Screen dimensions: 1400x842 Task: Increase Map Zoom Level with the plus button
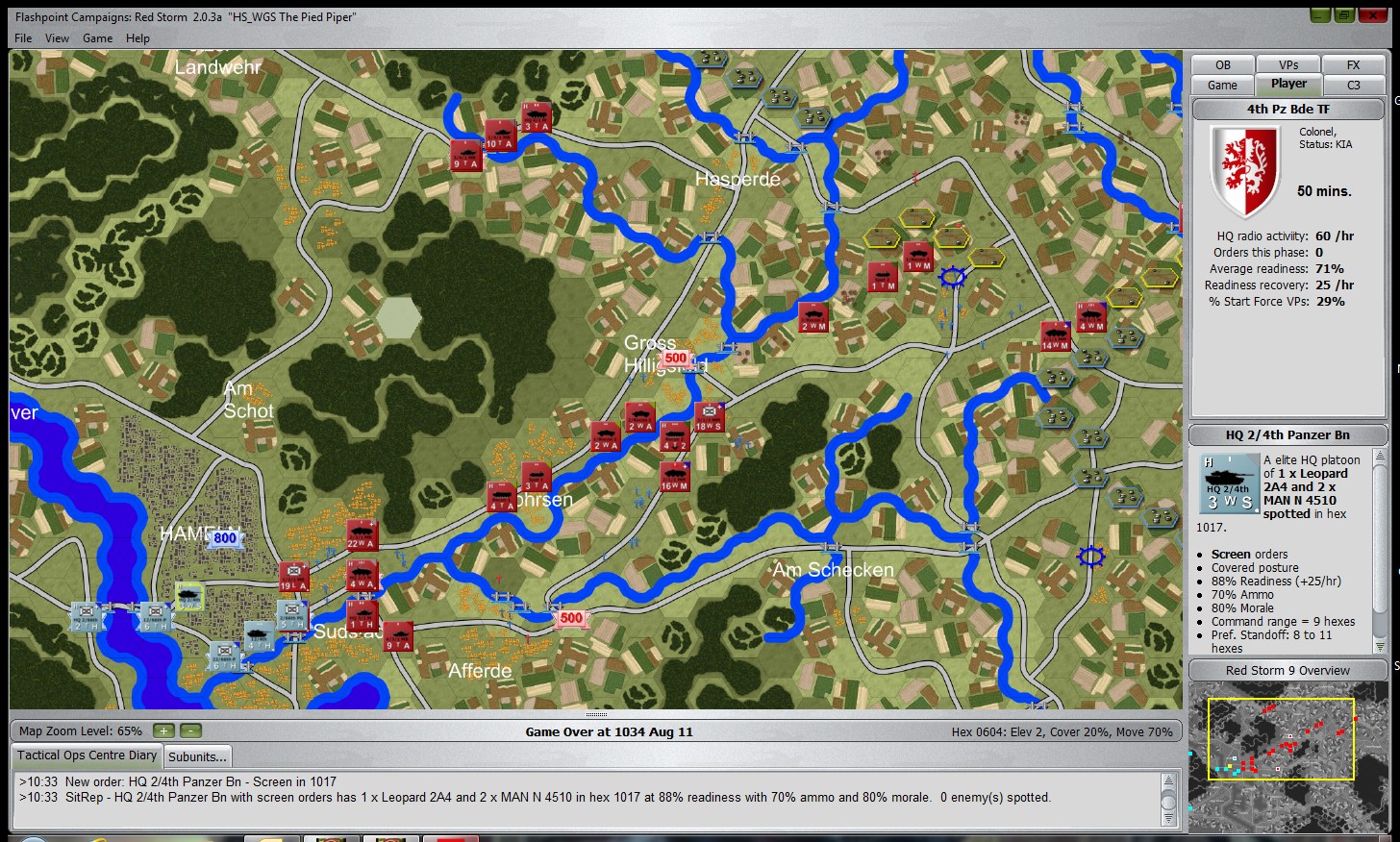point(162,731)
